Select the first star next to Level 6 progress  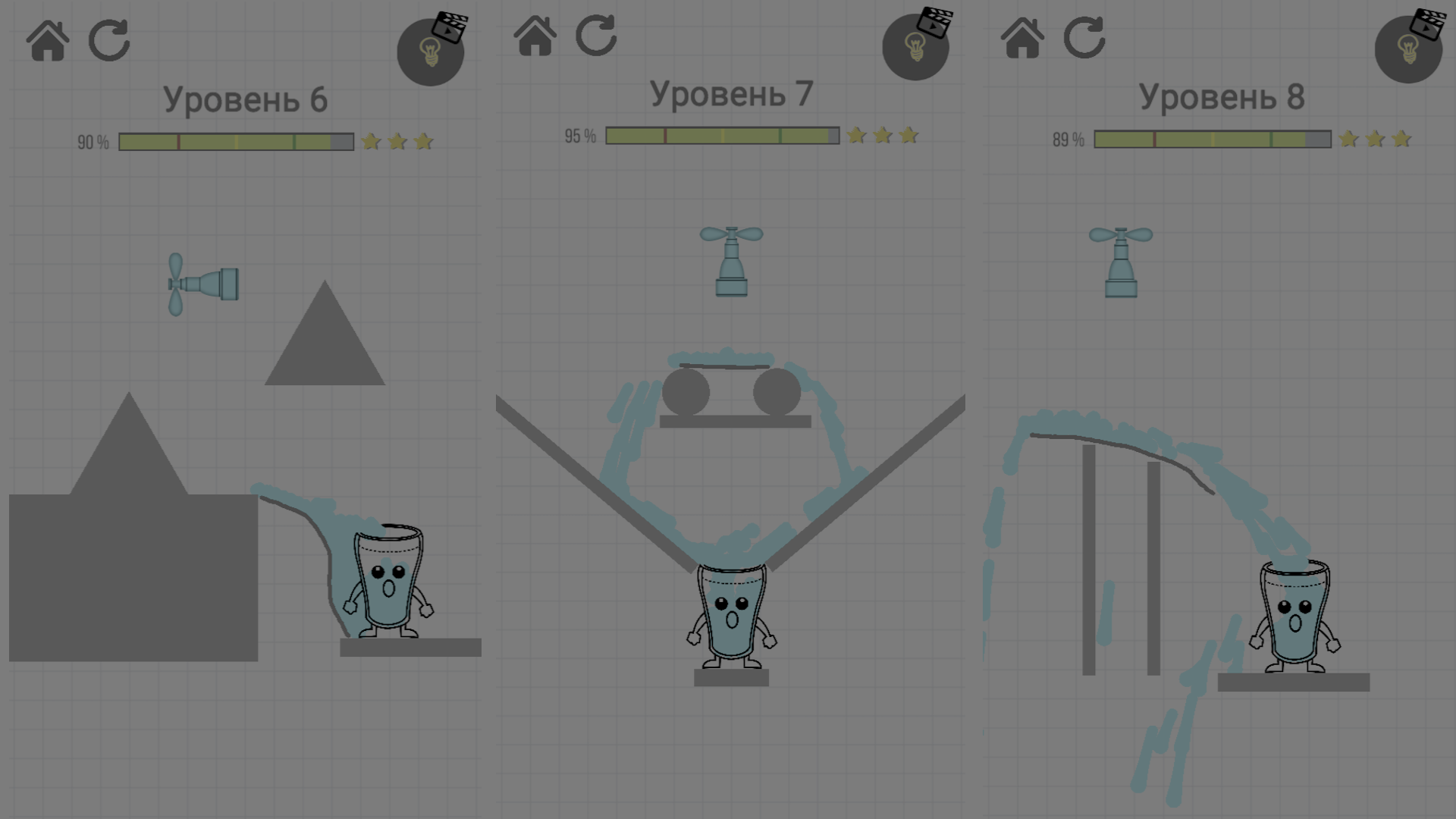(x=371, y=141)
